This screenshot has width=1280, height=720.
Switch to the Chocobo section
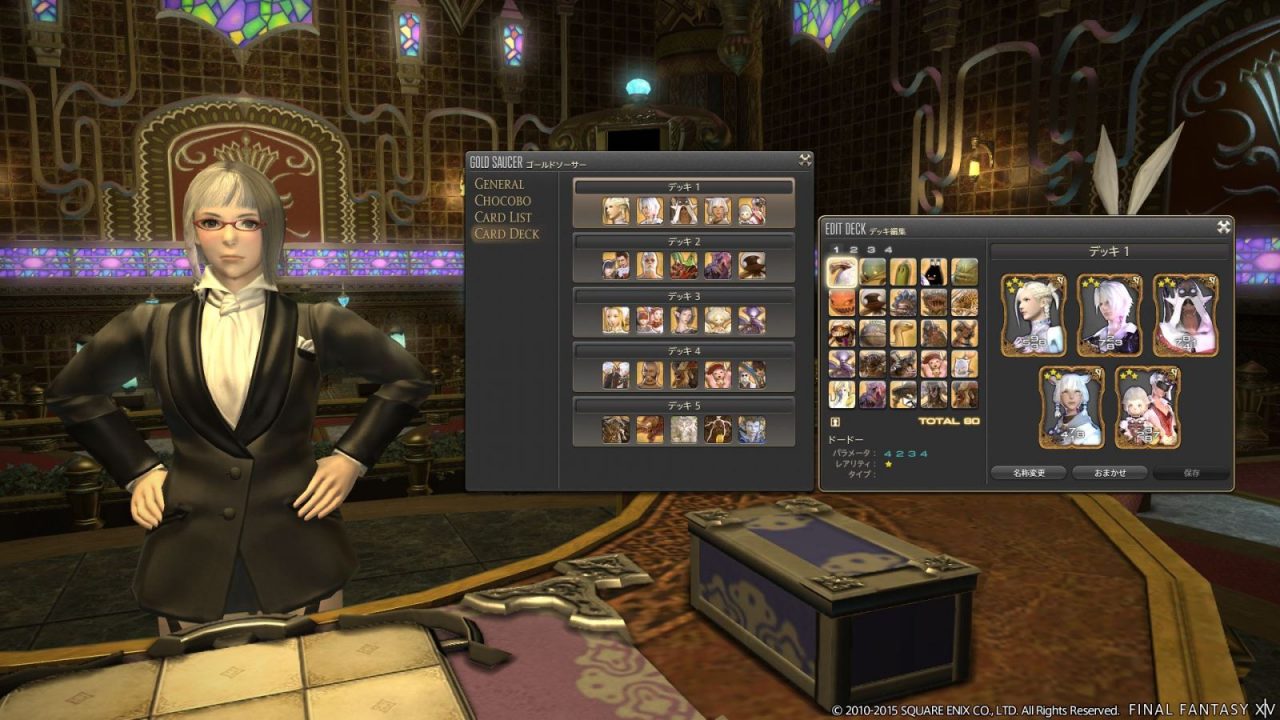[x=502, y=200]
